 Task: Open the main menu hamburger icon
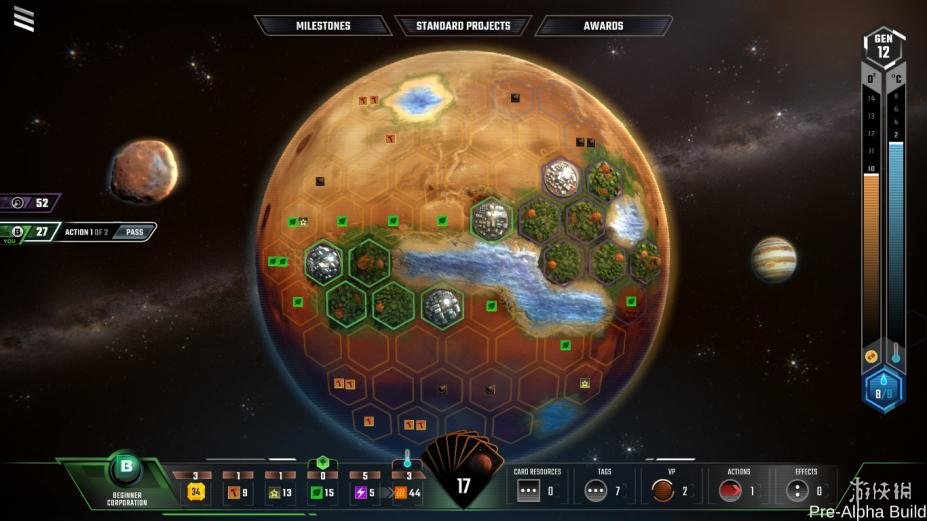coord(24,18)
